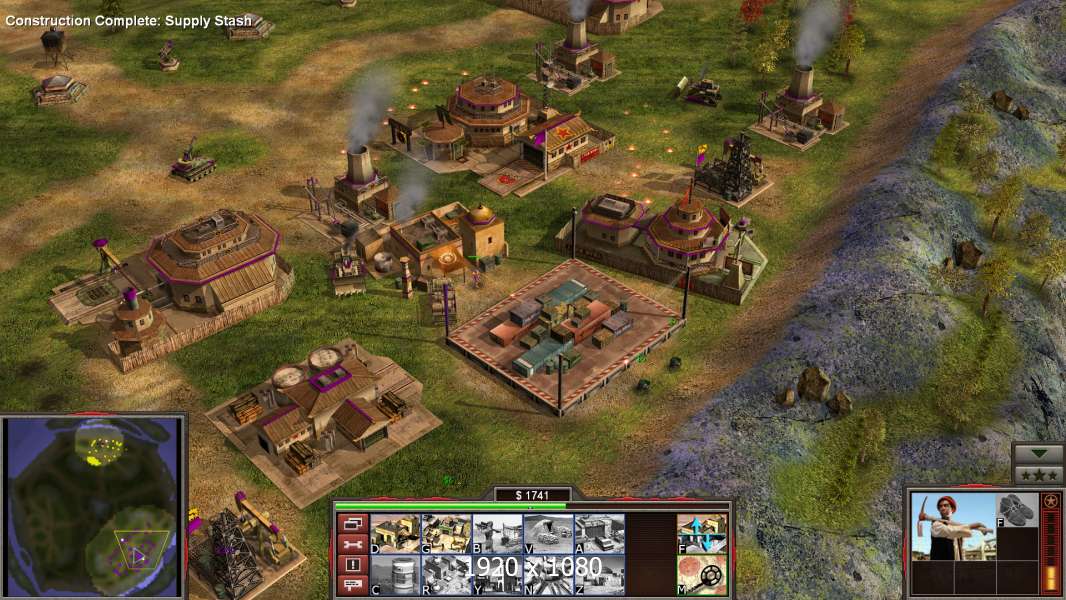Open the minimap view of the battlefield
Screen dimensions: 1066x600
(93, 508)
